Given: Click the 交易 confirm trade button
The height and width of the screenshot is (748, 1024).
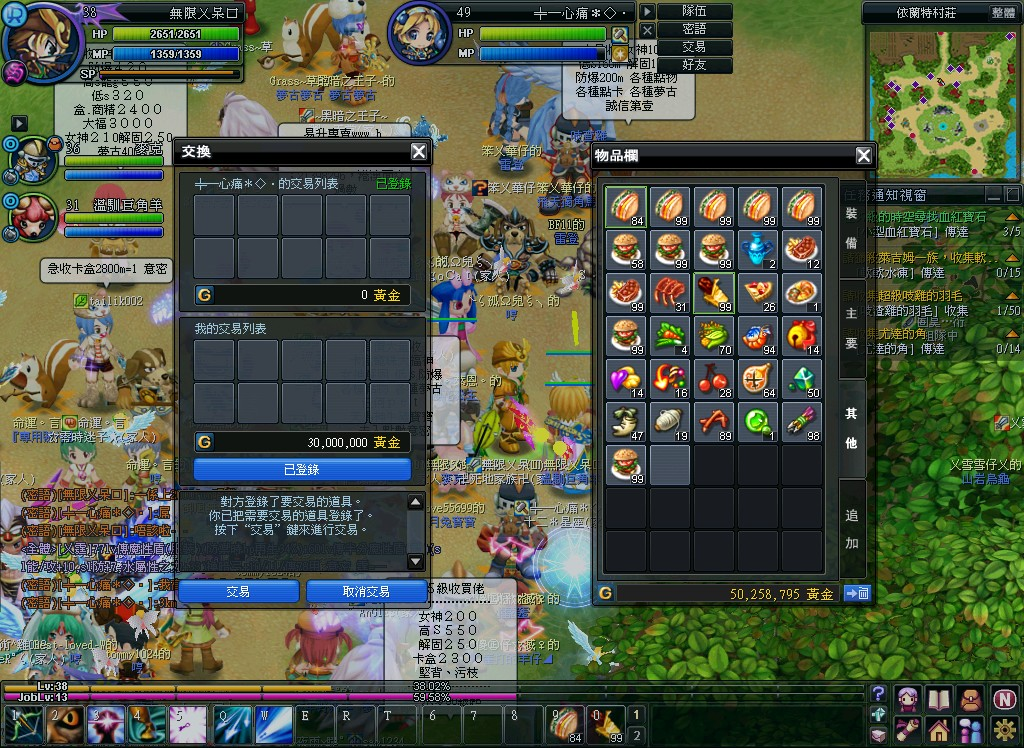Looking at the screenshot, I should tap(238, 591).
